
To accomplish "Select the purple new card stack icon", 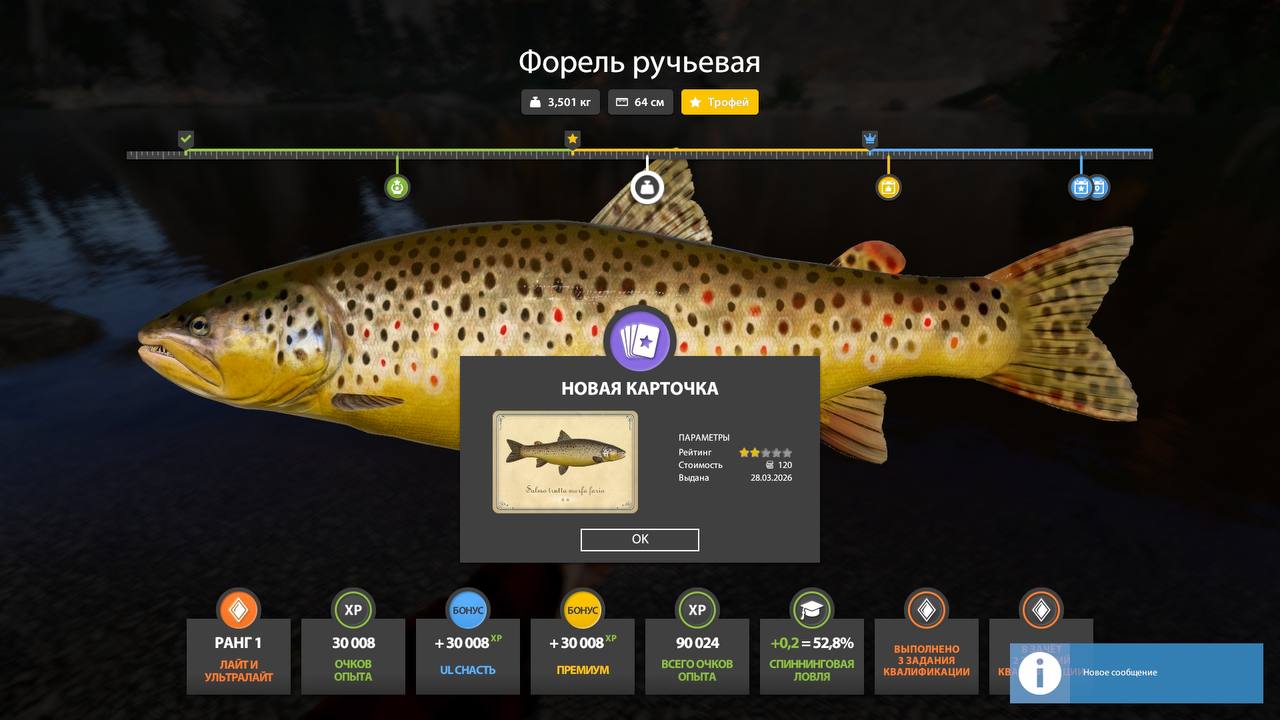I will 640,339.
